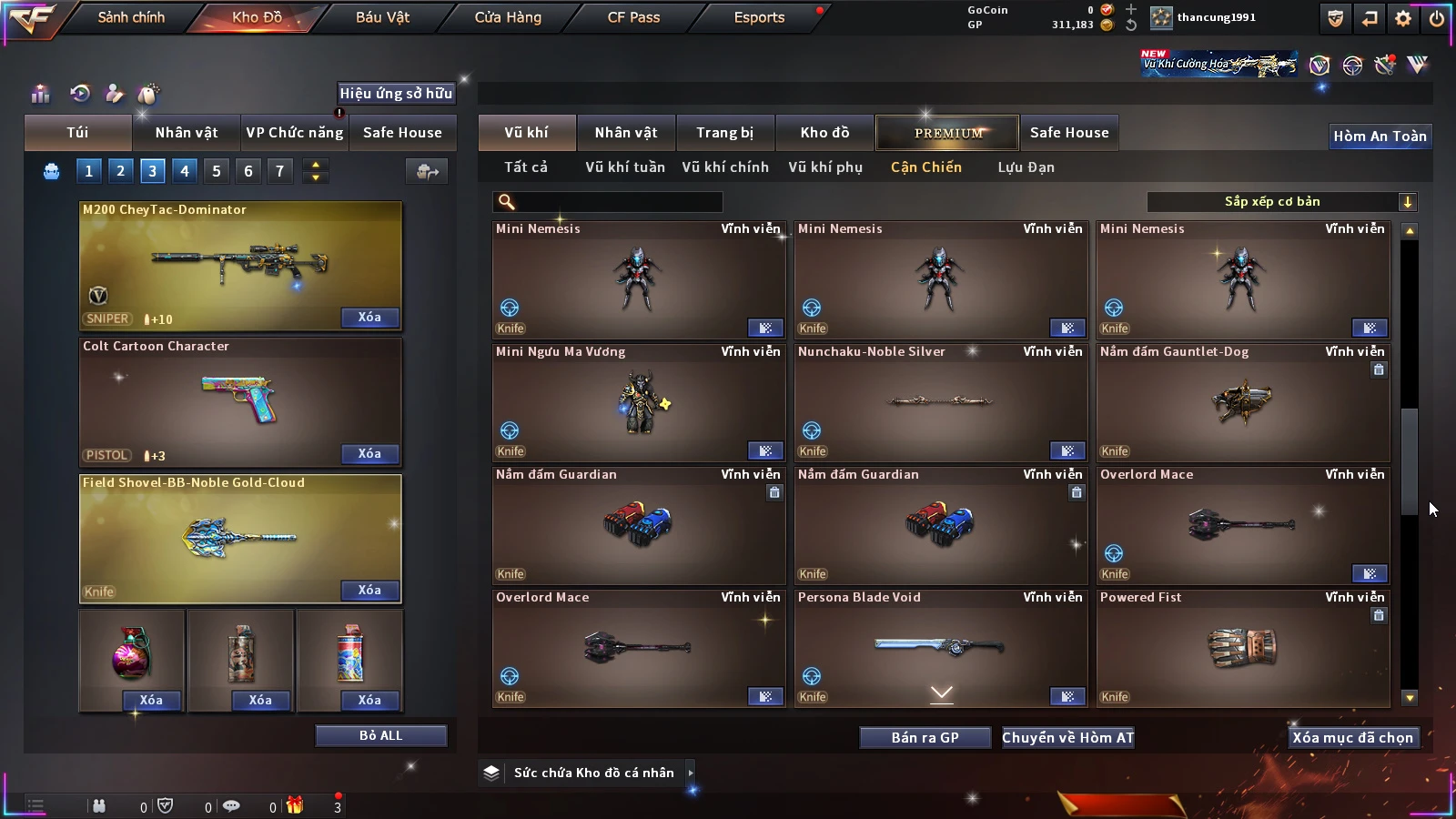Open the settings gear icon
The image size is (1456, 819).
[1403, 18]
